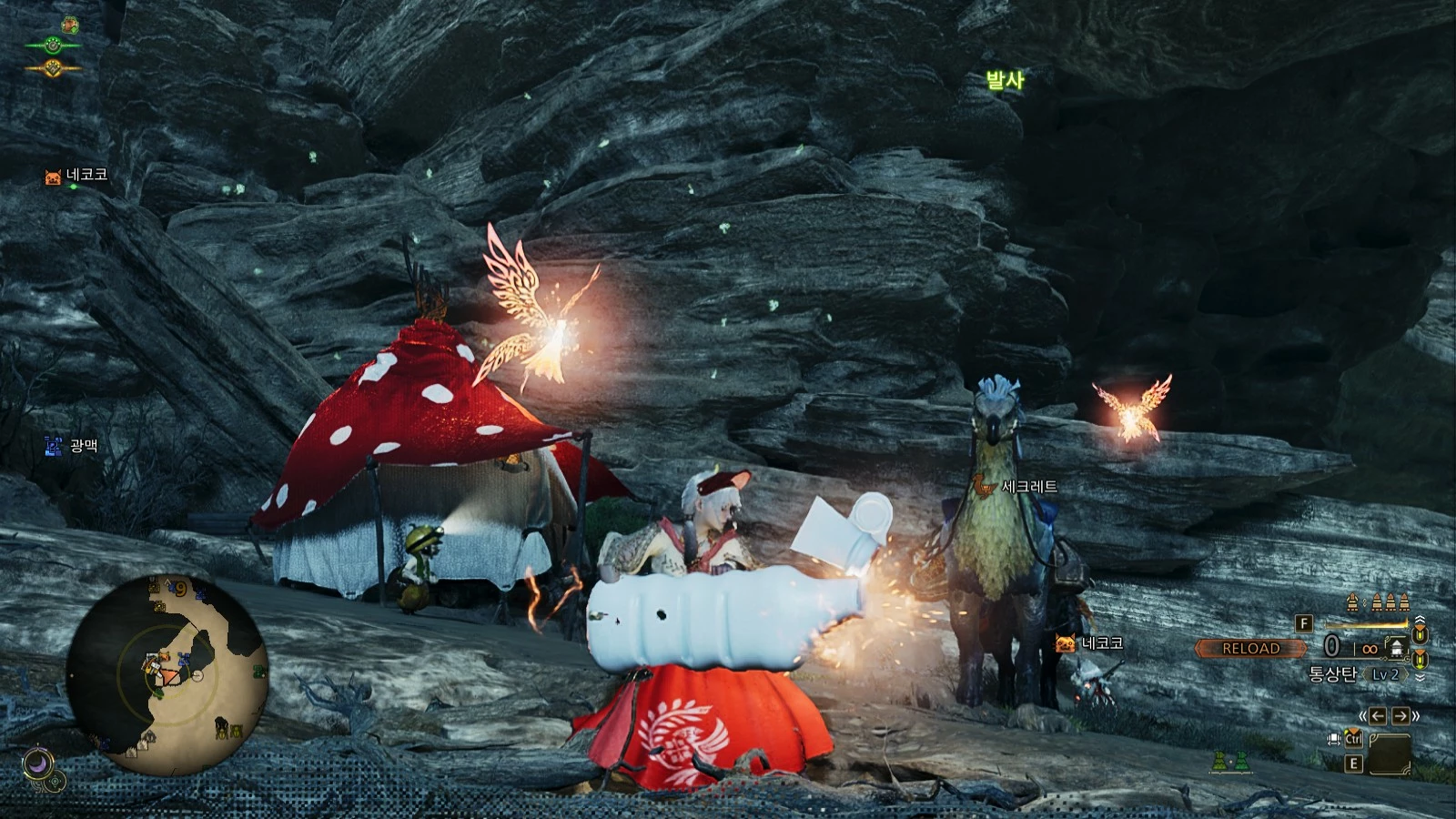
Task: Click the green stamina gauge emblem
Action: tap(52, 45)
